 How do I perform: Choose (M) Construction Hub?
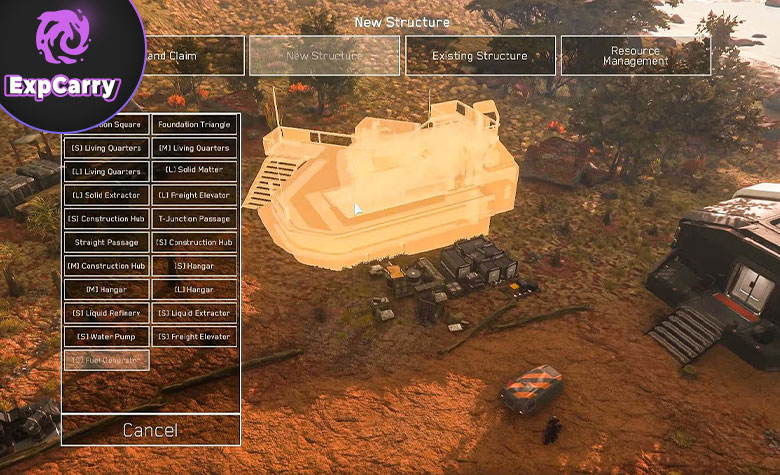click(x=106, y=266)
